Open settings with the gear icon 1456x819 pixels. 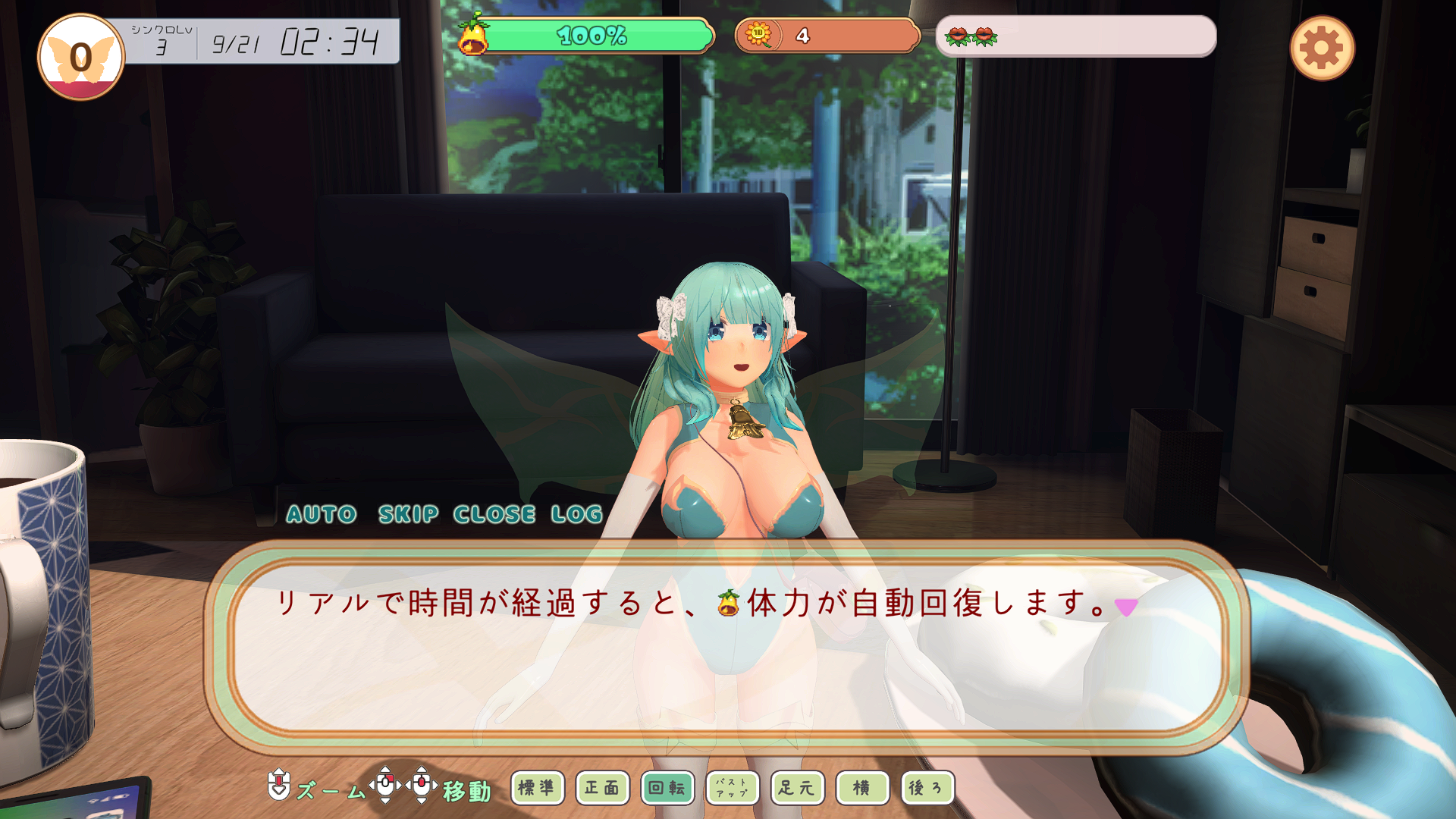tap(1322, 49)
